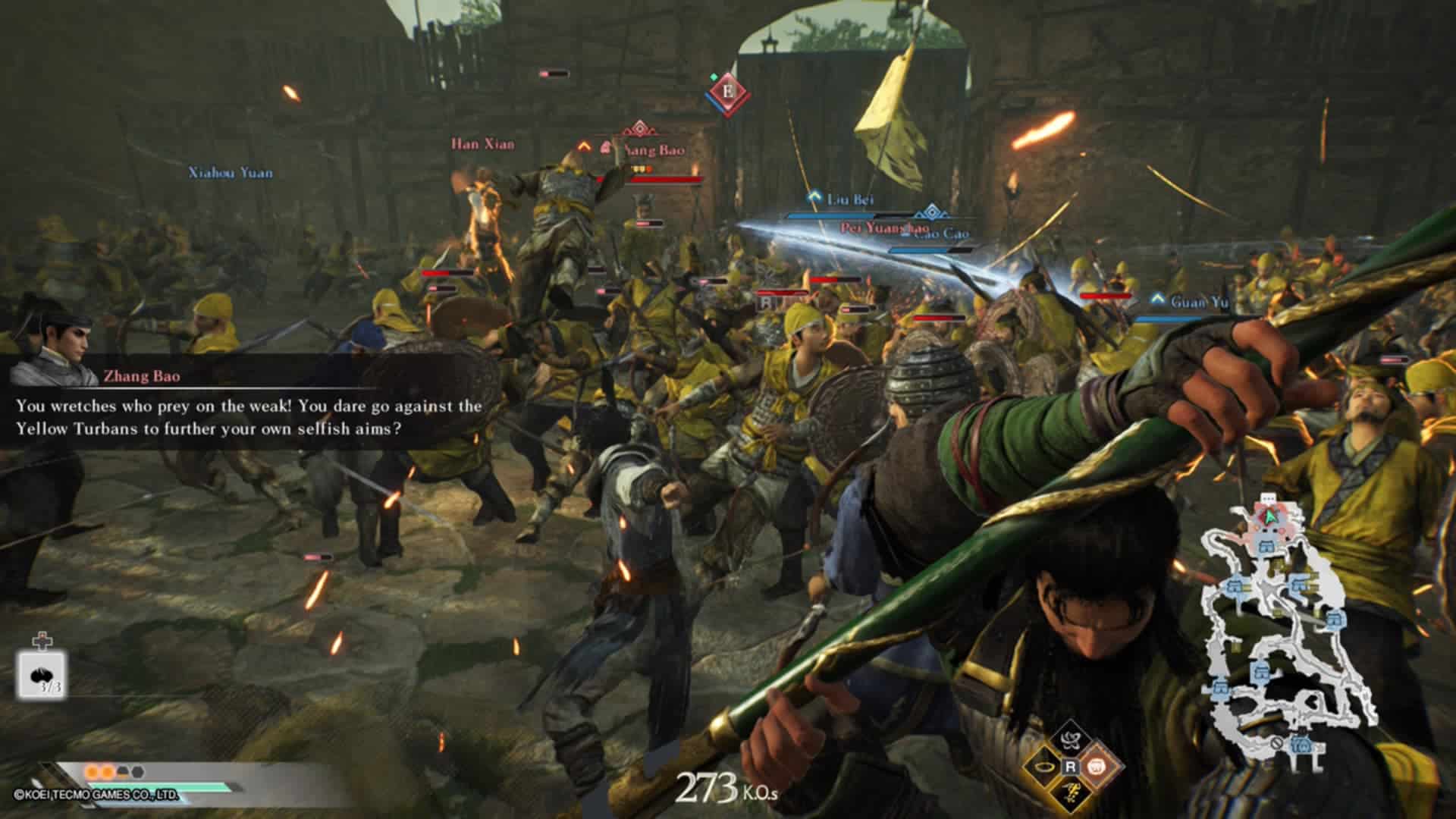The height and width of the screenshot is (819, 1456).
Task: Select the ring-shaped ability icon left of R
Action: [x=1044, y=767]
